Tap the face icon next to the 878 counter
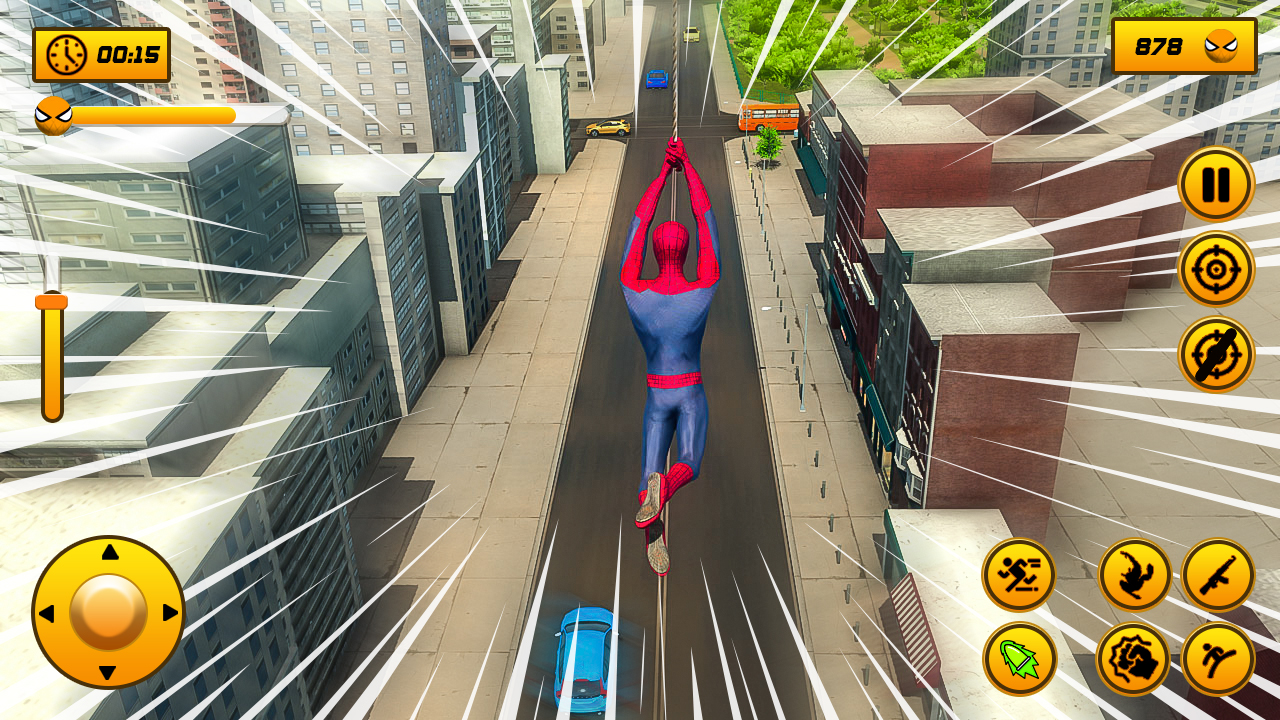The image size is (1280, 720). point(1218,45)
